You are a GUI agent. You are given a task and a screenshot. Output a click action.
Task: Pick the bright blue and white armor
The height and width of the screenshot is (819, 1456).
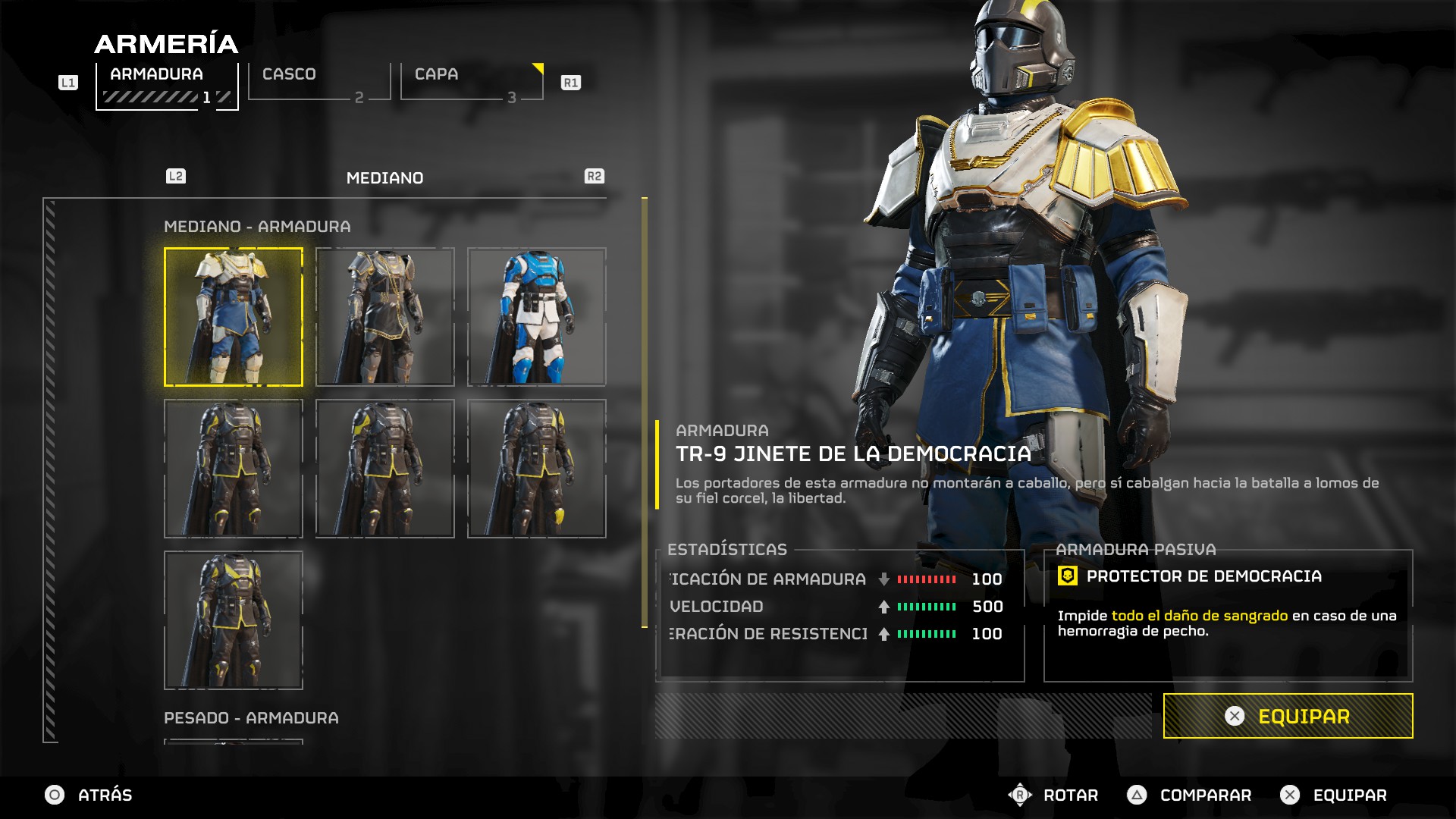[x=537, y=317]
